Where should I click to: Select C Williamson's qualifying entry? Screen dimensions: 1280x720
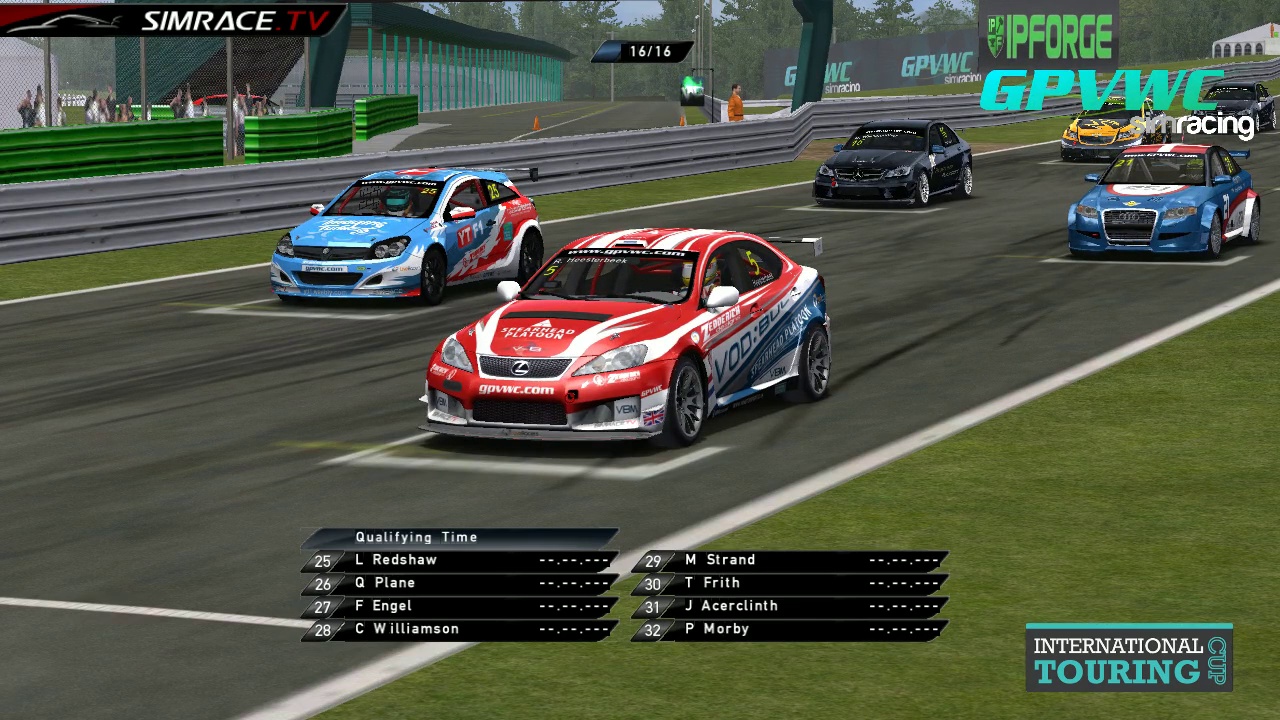460,630
